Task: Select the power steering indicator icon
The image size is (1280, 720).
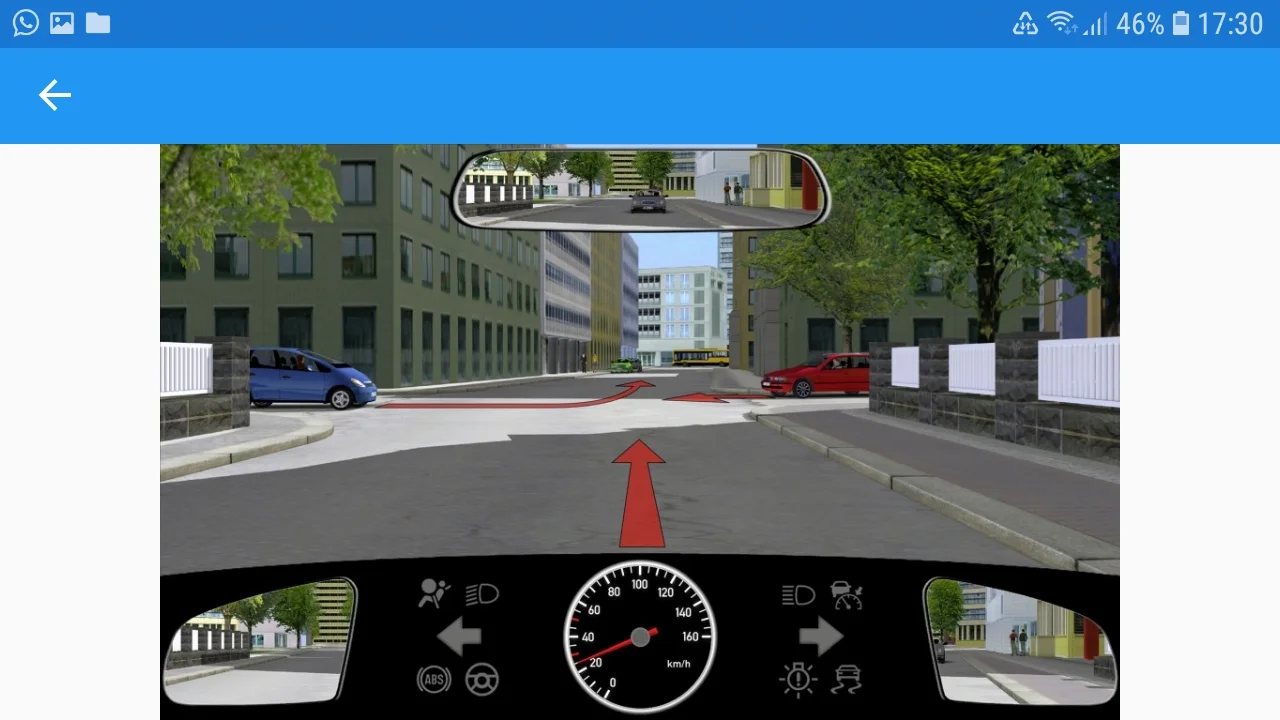Action: coord(481,678)
